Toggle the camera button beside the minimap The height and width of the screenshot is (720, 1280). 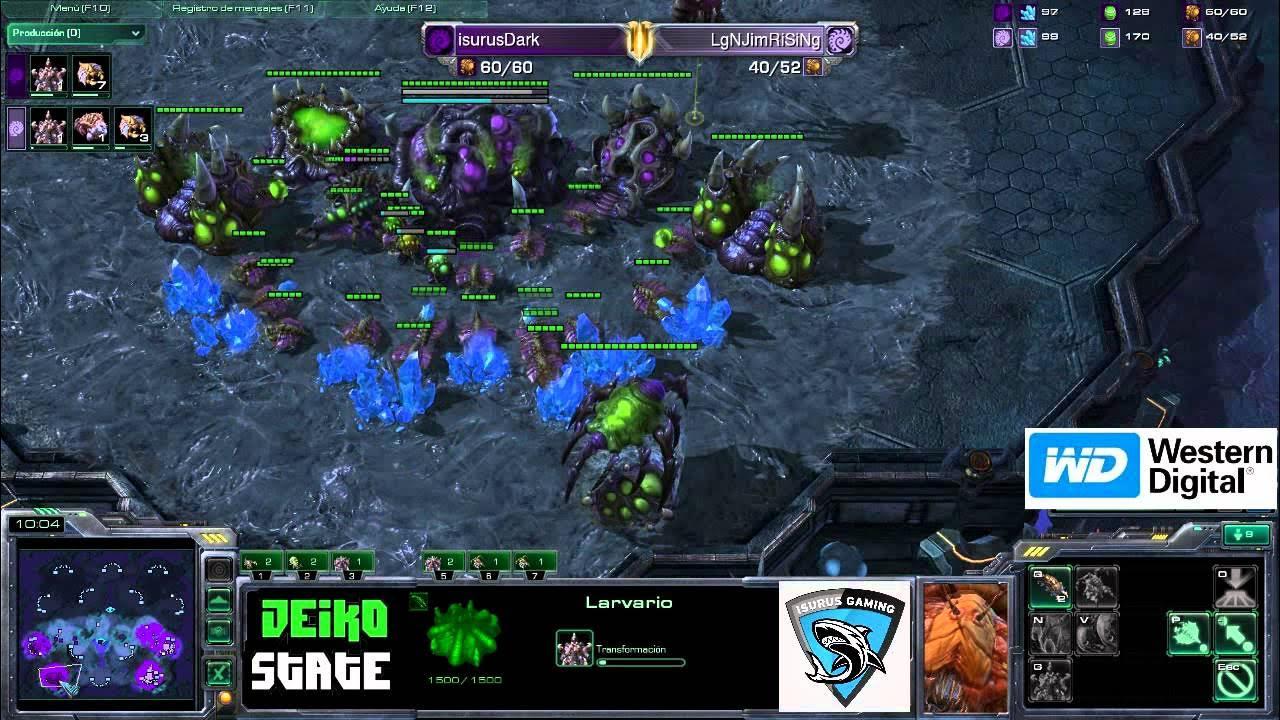click(217, 569)
